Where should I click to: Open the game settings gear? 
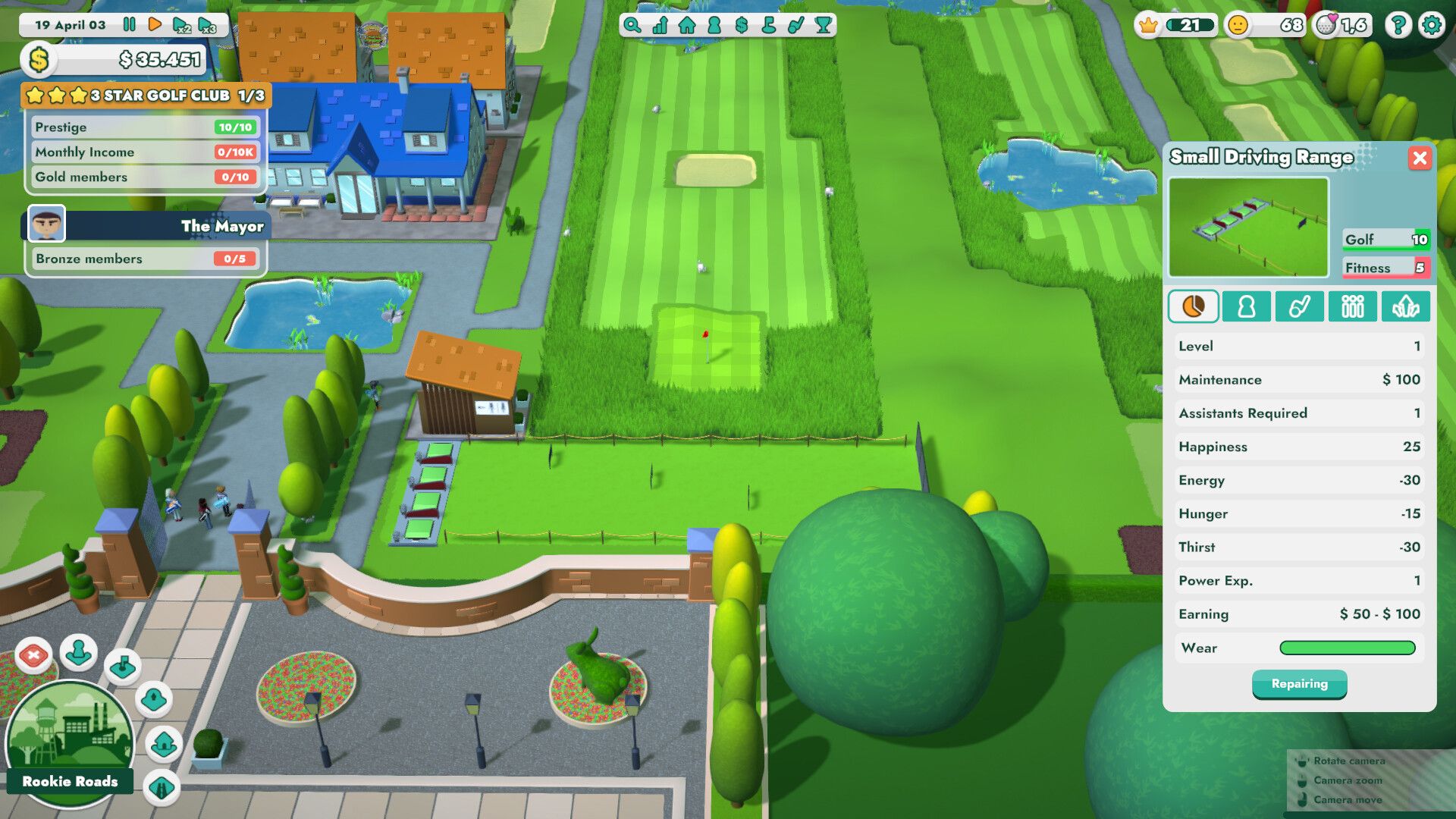point(1432,25)
